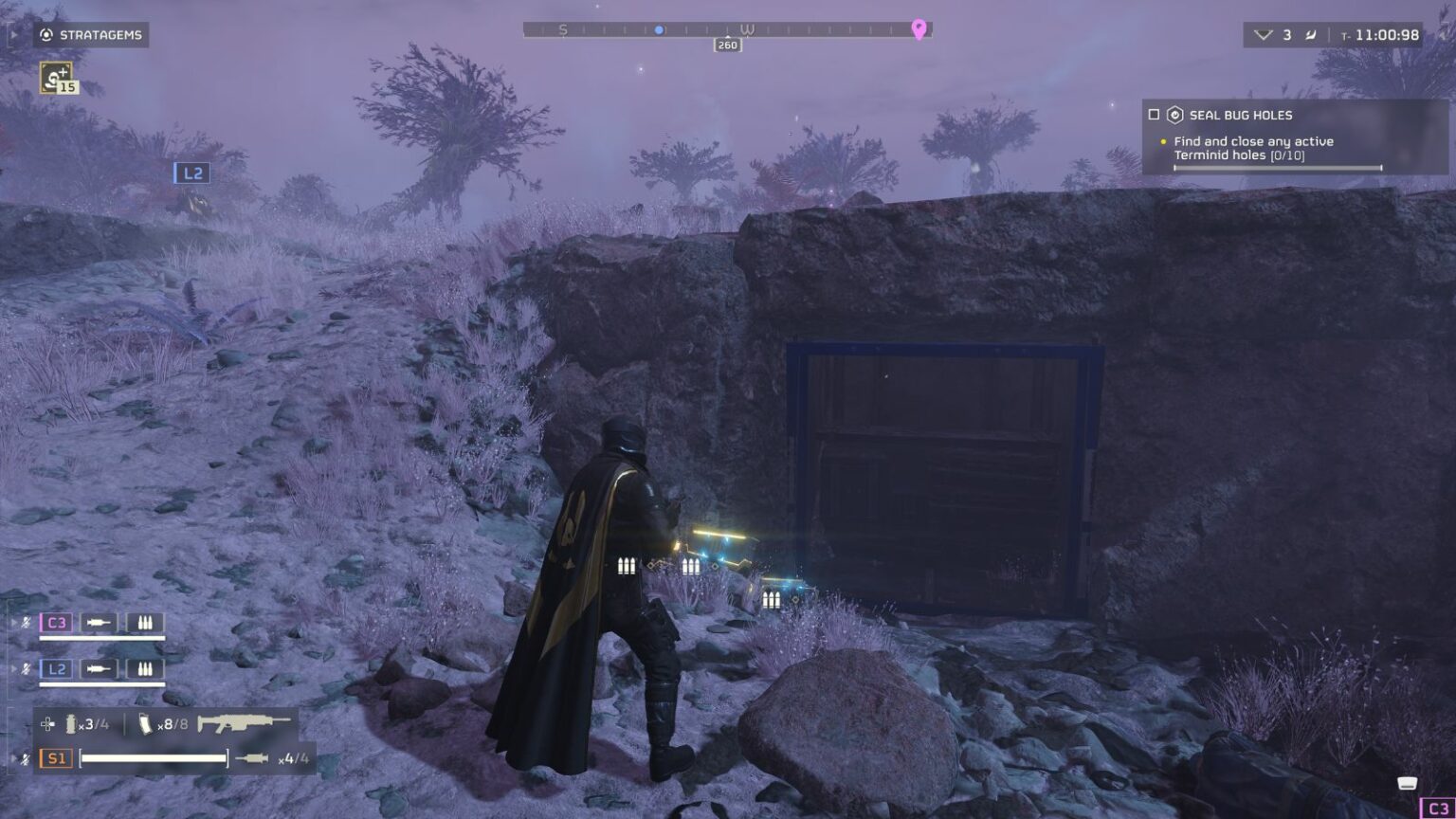Select squad member L2 in squad list

56,668
